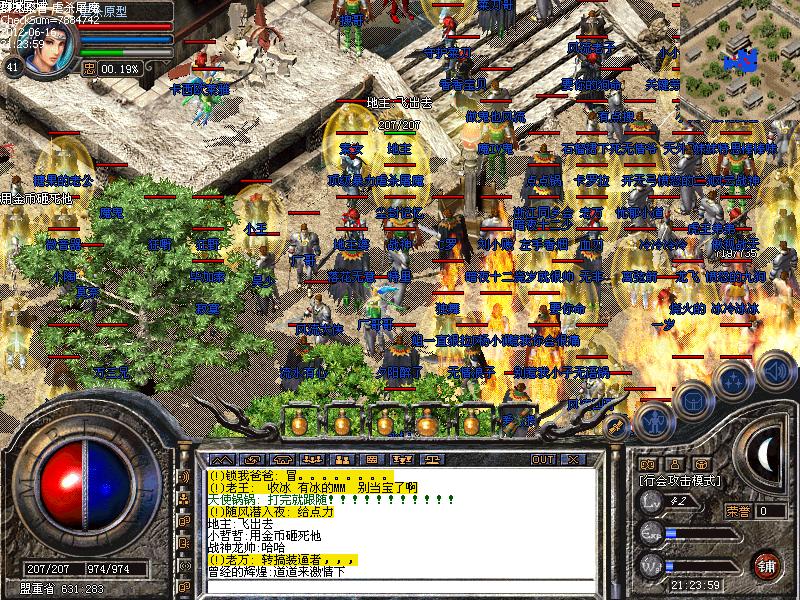Click the round Lv level icon
800x600 pixels.
pos(651,506)
